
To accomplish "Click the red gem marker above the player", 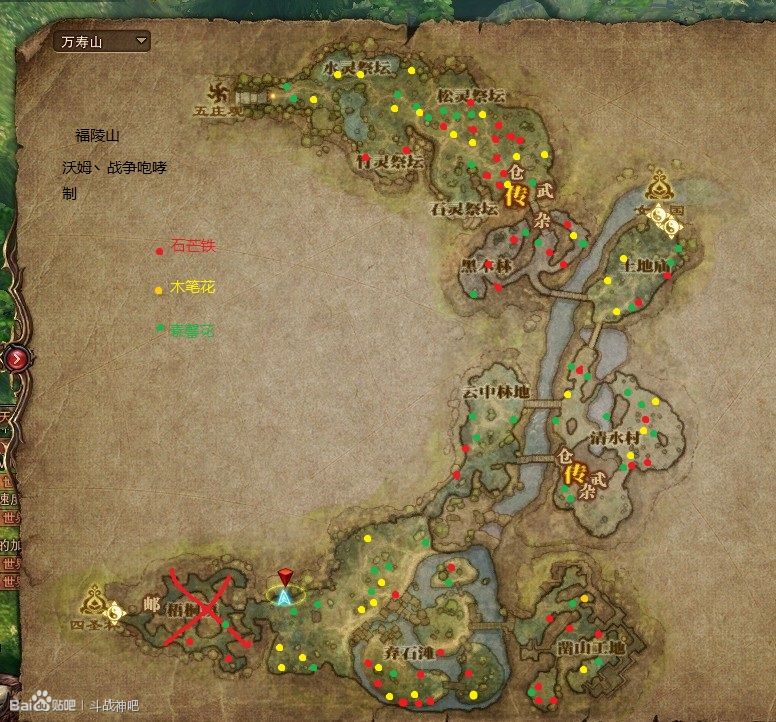I will click(x=285, y=577).
